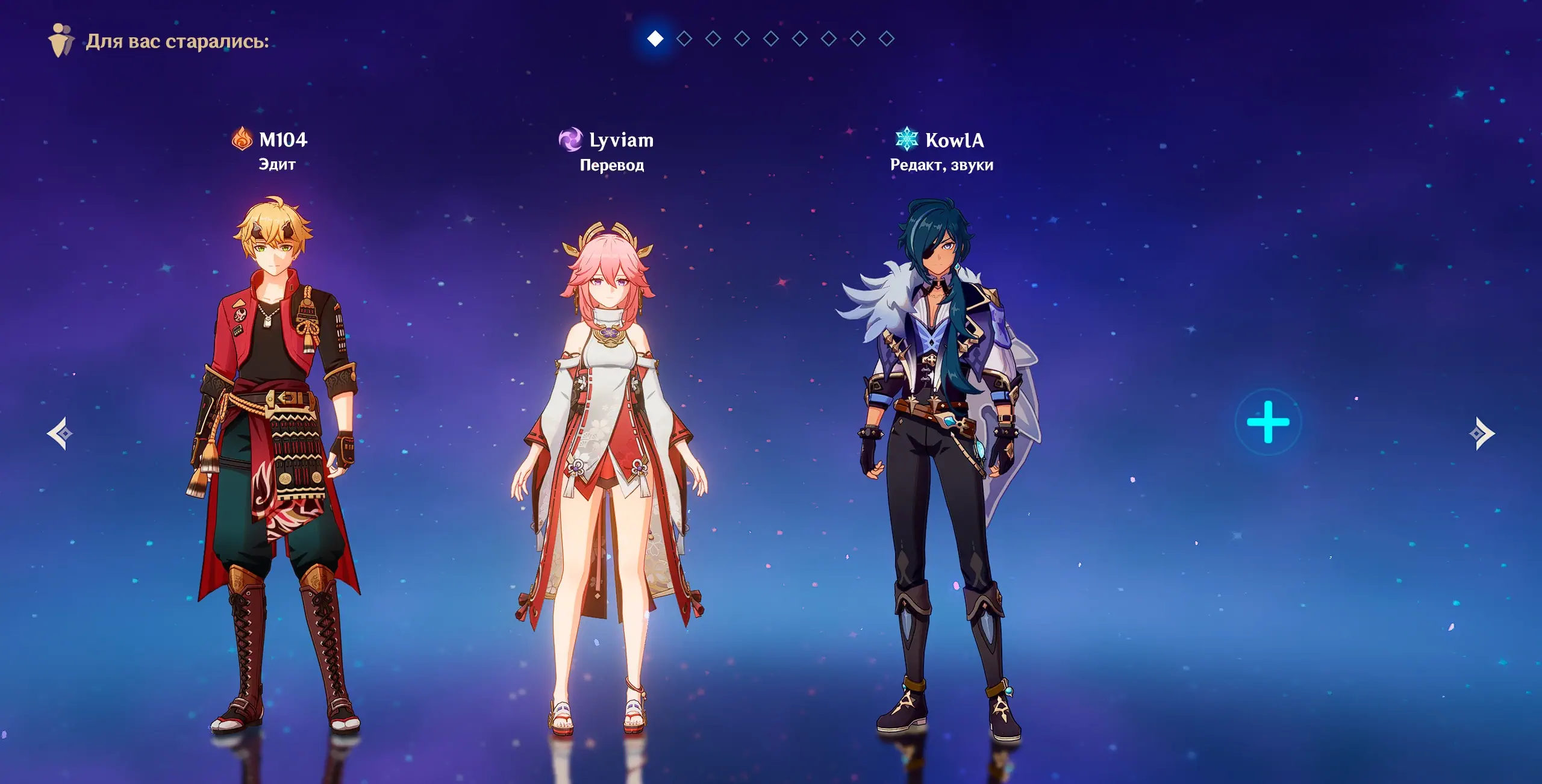Jump to the last page indicator diamond

(x=886, y=39)
